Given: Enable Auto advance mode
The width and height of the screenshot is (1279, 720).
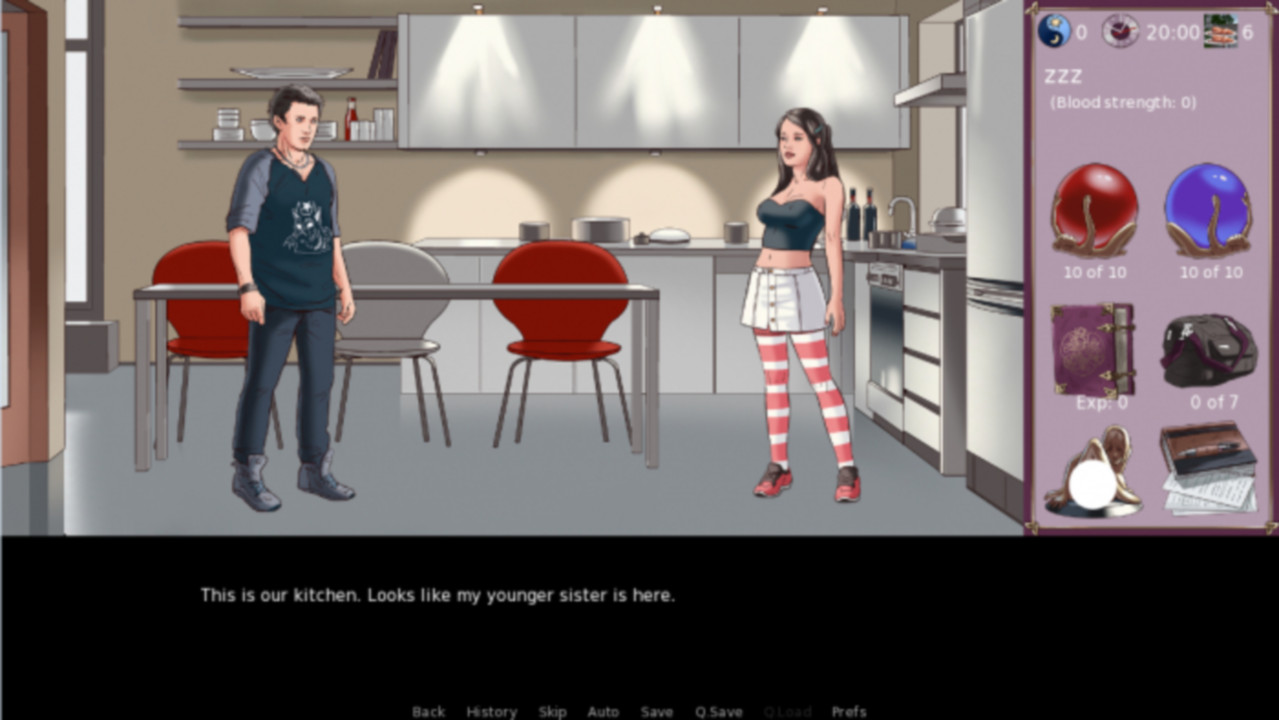Looking at the screenshot, I should pyautogui.click(x=603, y=711).
